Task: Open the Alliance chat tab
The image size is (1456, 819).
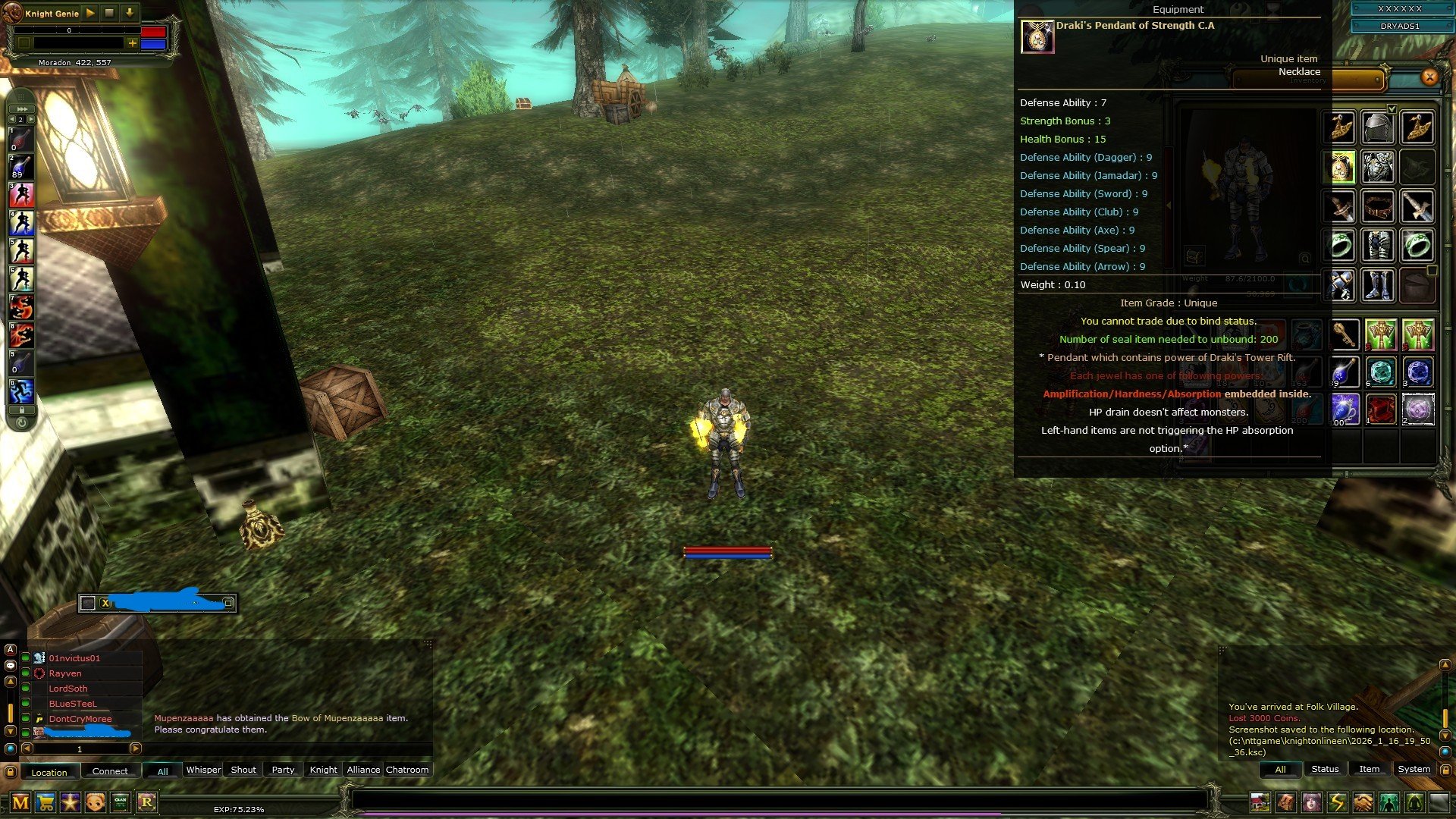Action: [x=363, y=770]
